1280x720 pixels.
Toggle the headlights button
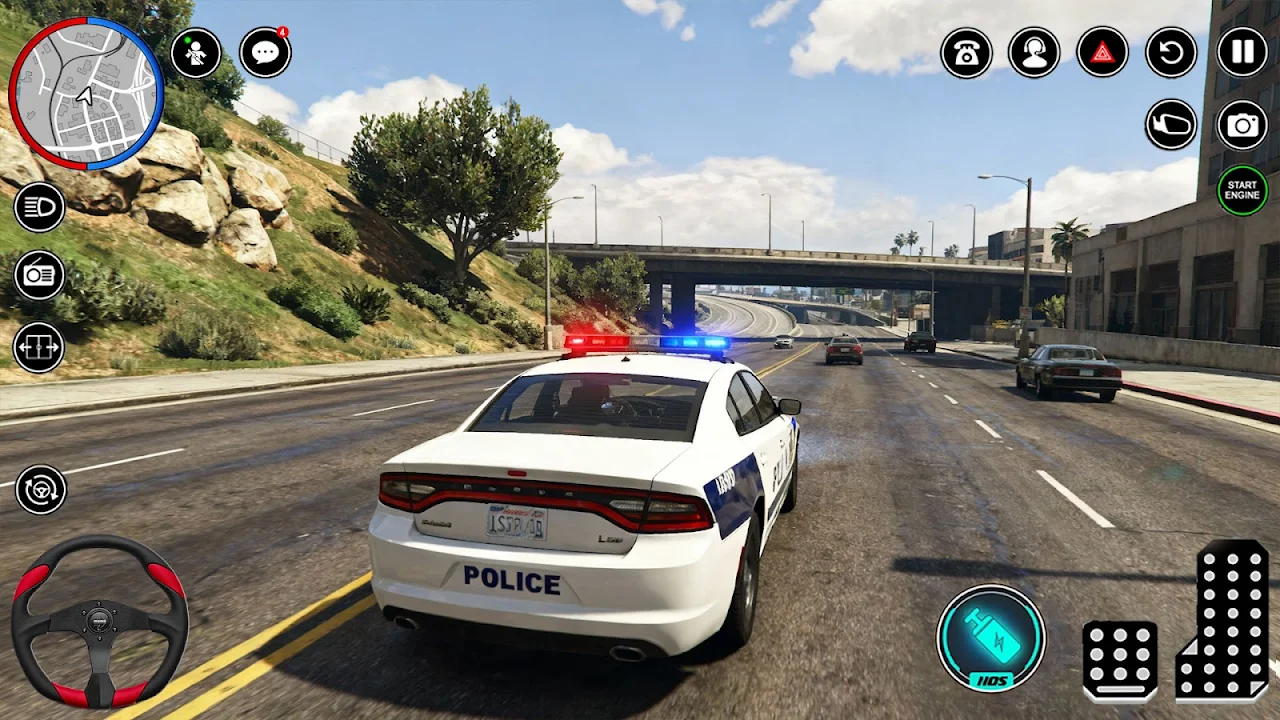pos(39,207)
